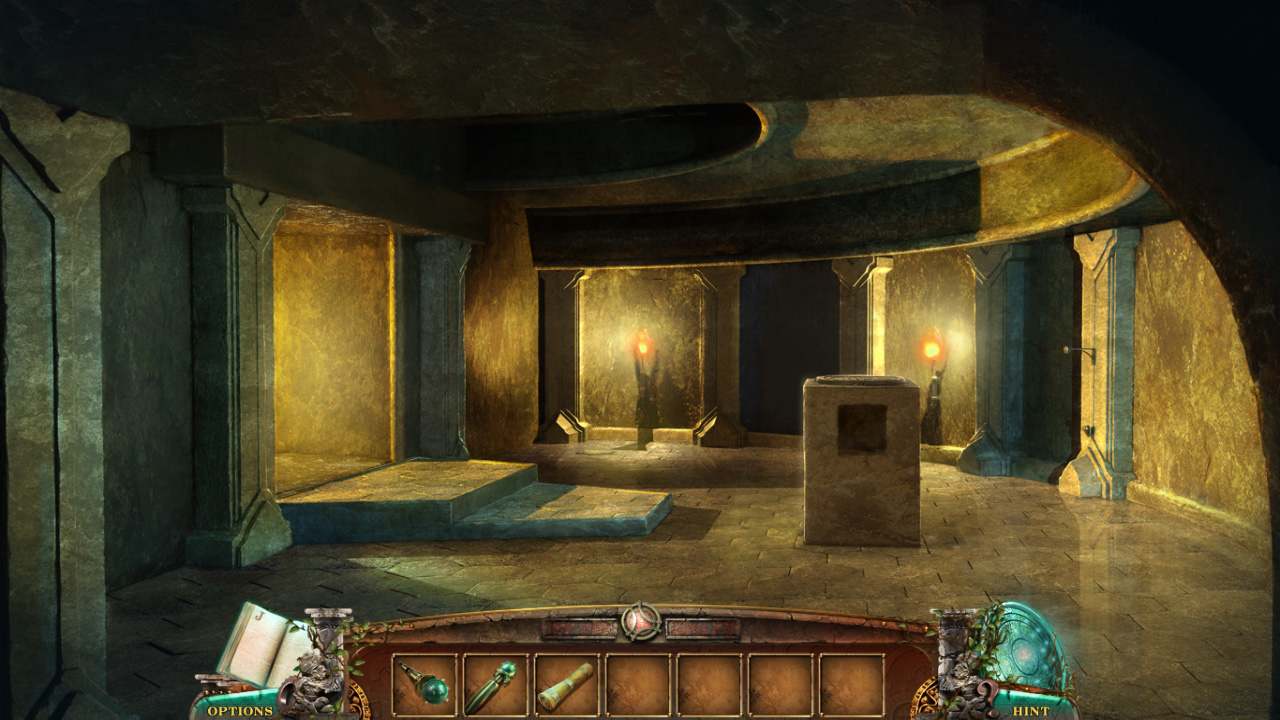Screen dimensions: 1280x720
Task: Click the red jeweled medallion above the inventory bar
Action: click(x=640, y=620)
